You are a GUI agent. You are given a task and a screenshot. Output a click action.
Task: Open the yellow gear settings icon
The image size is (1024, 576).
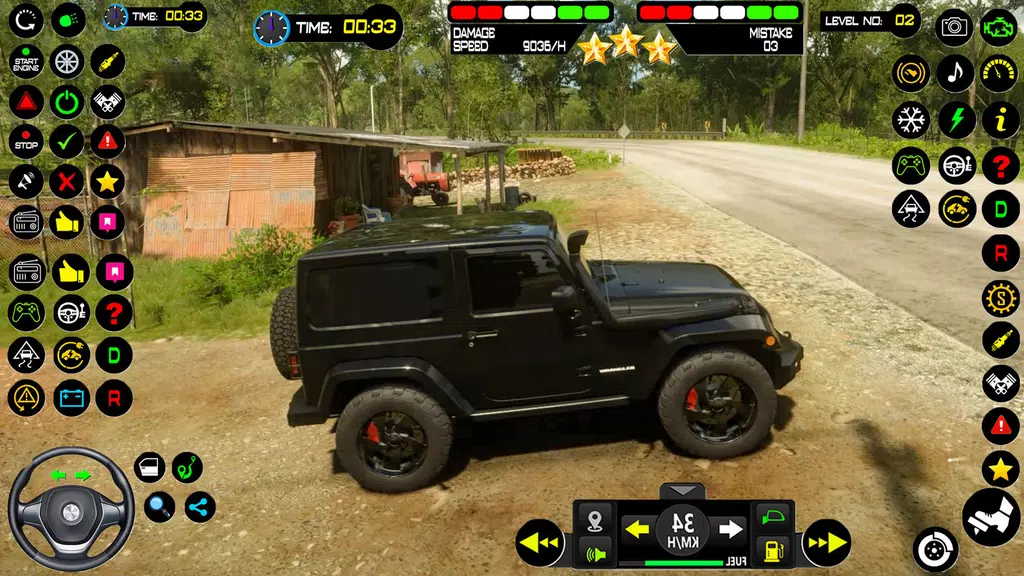click(x=1000, y=298)
